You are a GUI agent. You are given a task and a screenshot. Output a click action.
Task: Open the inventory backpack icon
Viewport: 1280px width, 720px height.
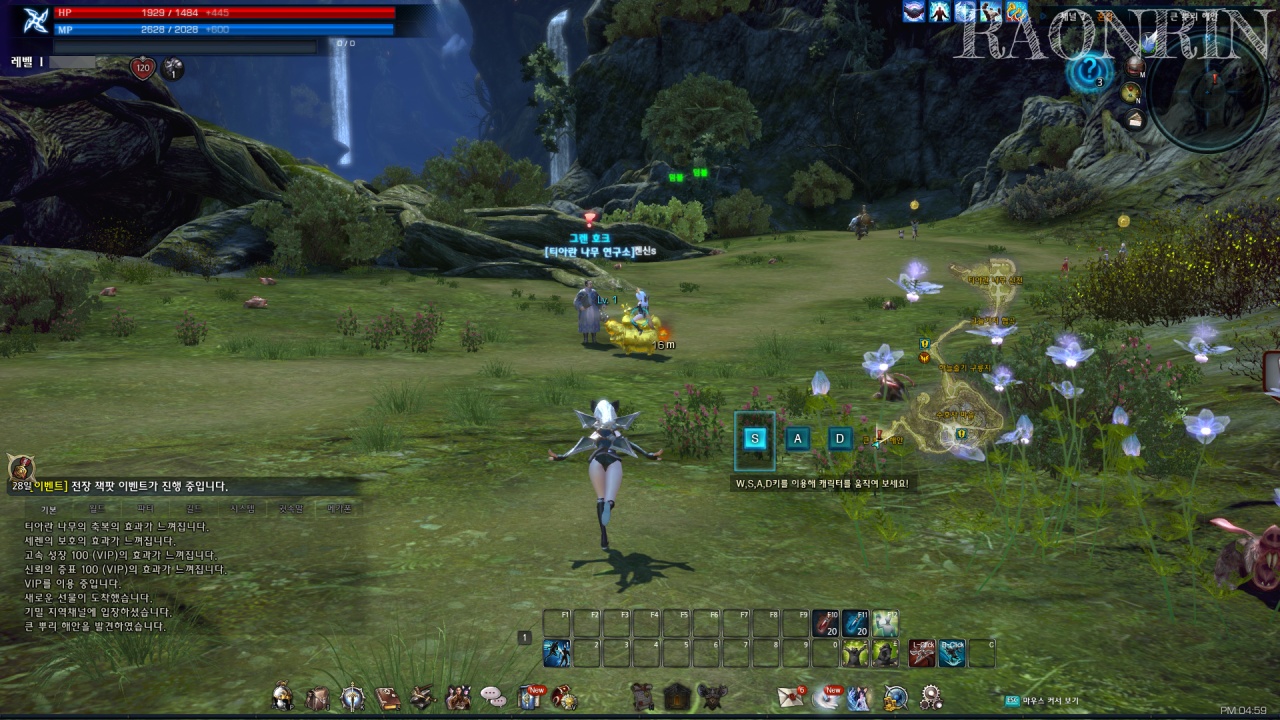318,697
